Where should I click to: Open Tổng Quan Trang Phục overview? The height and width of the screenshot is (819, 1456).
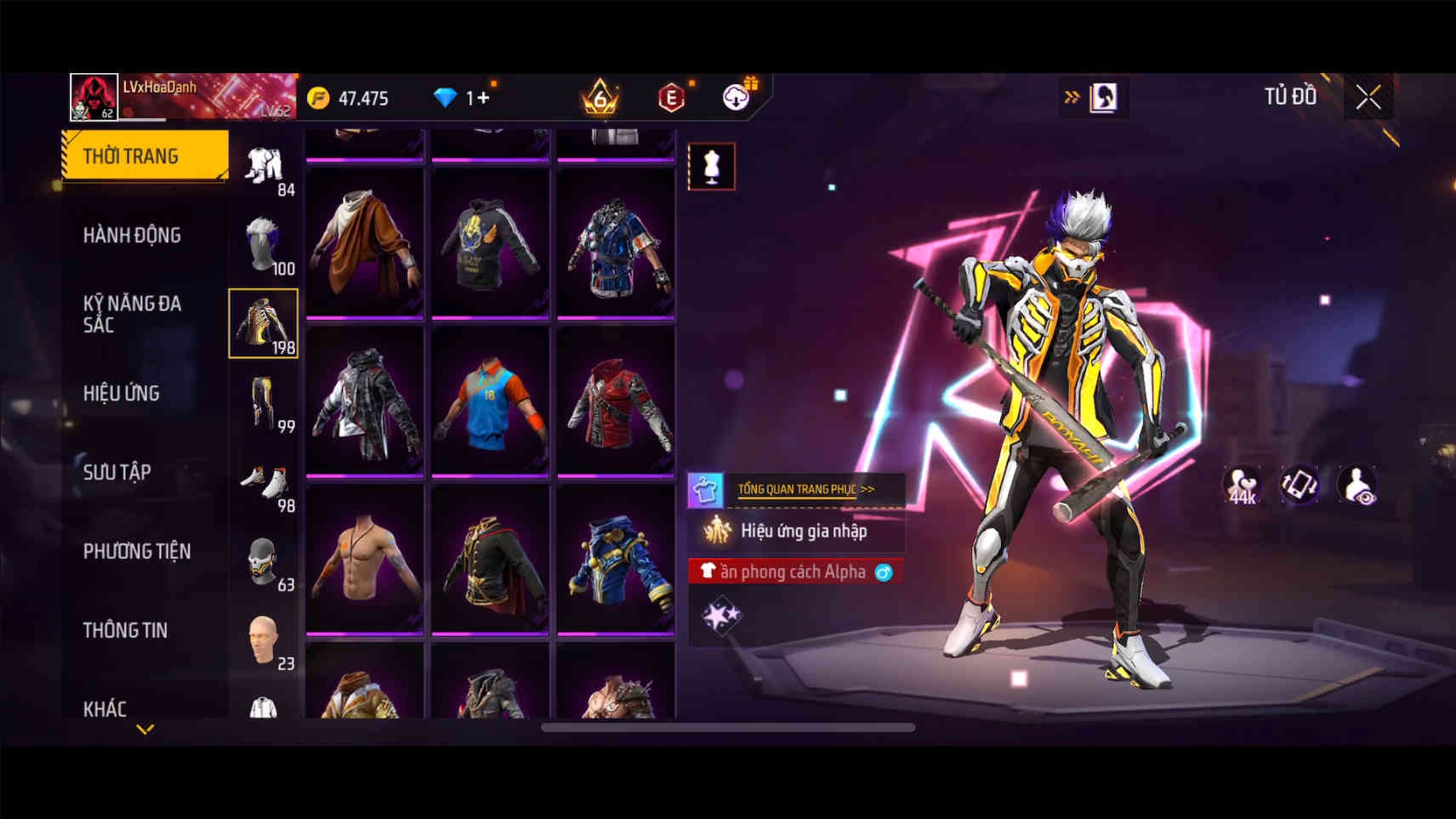point(805,489)
